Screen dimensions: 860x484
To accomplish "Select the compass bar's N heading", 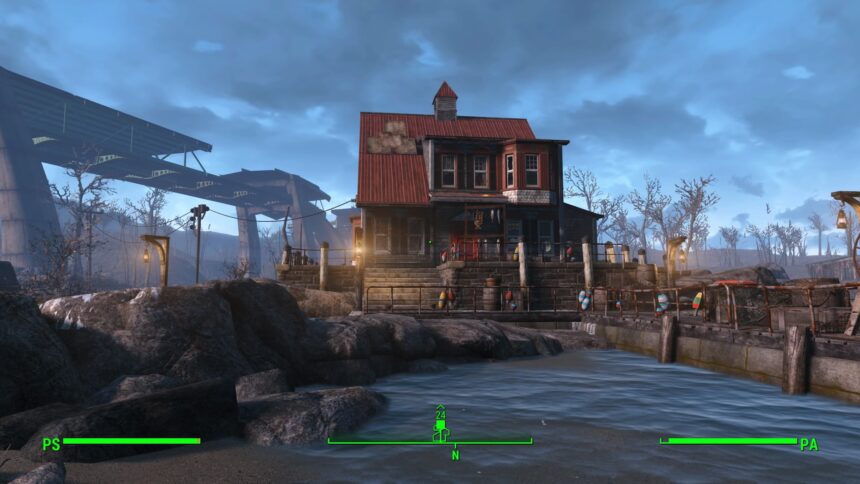I will (x=454, y=455).
